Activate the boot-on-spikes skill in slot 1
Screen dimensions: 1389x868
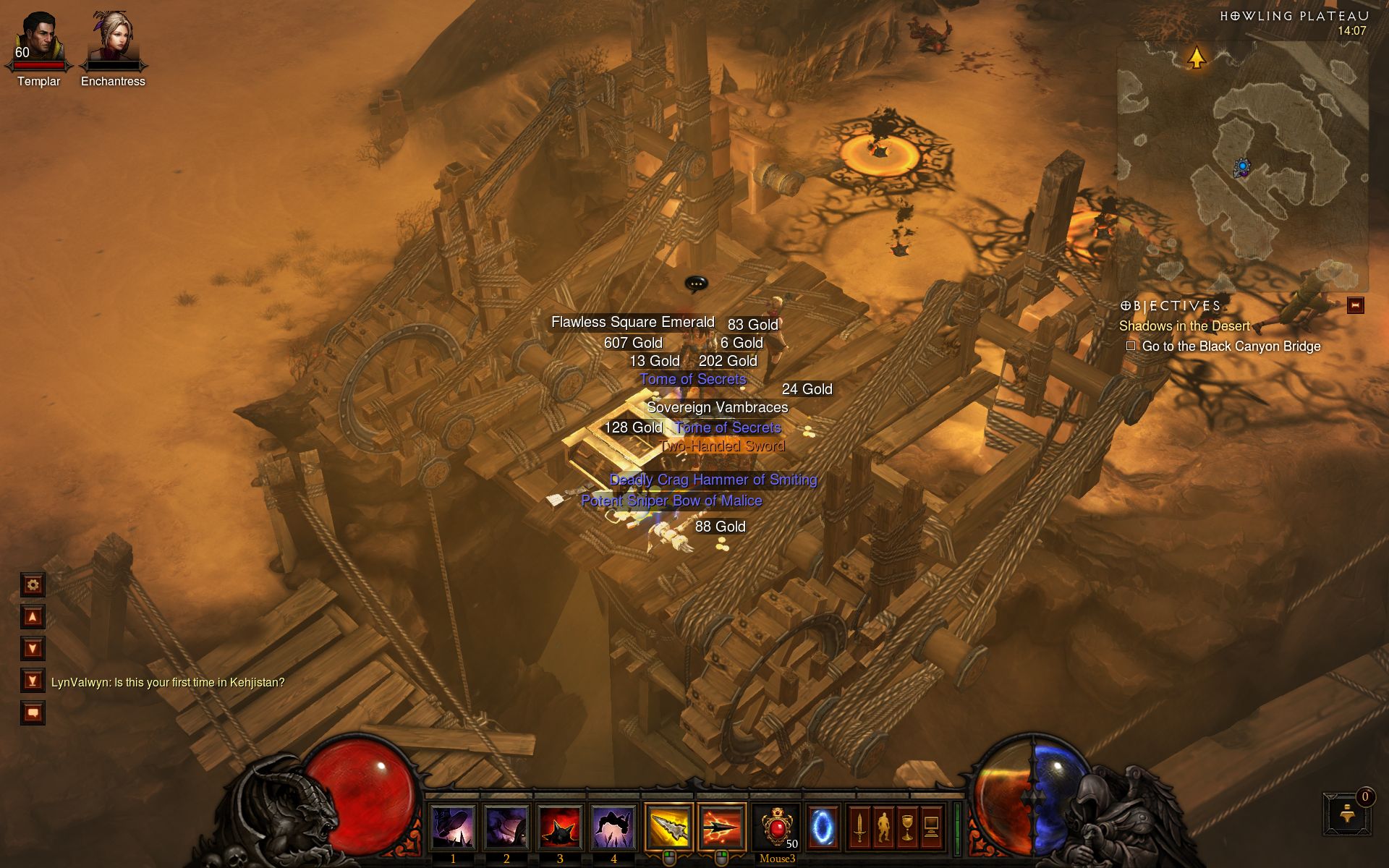[453, 827]
